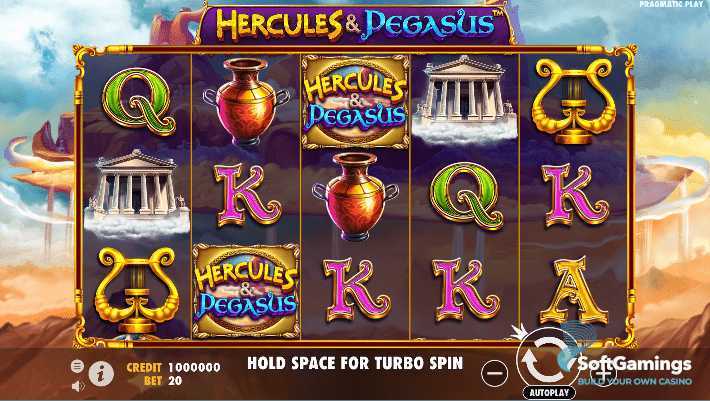Toggle the sound speaker icon
The image size is (710, 401).
click(78, 381)
